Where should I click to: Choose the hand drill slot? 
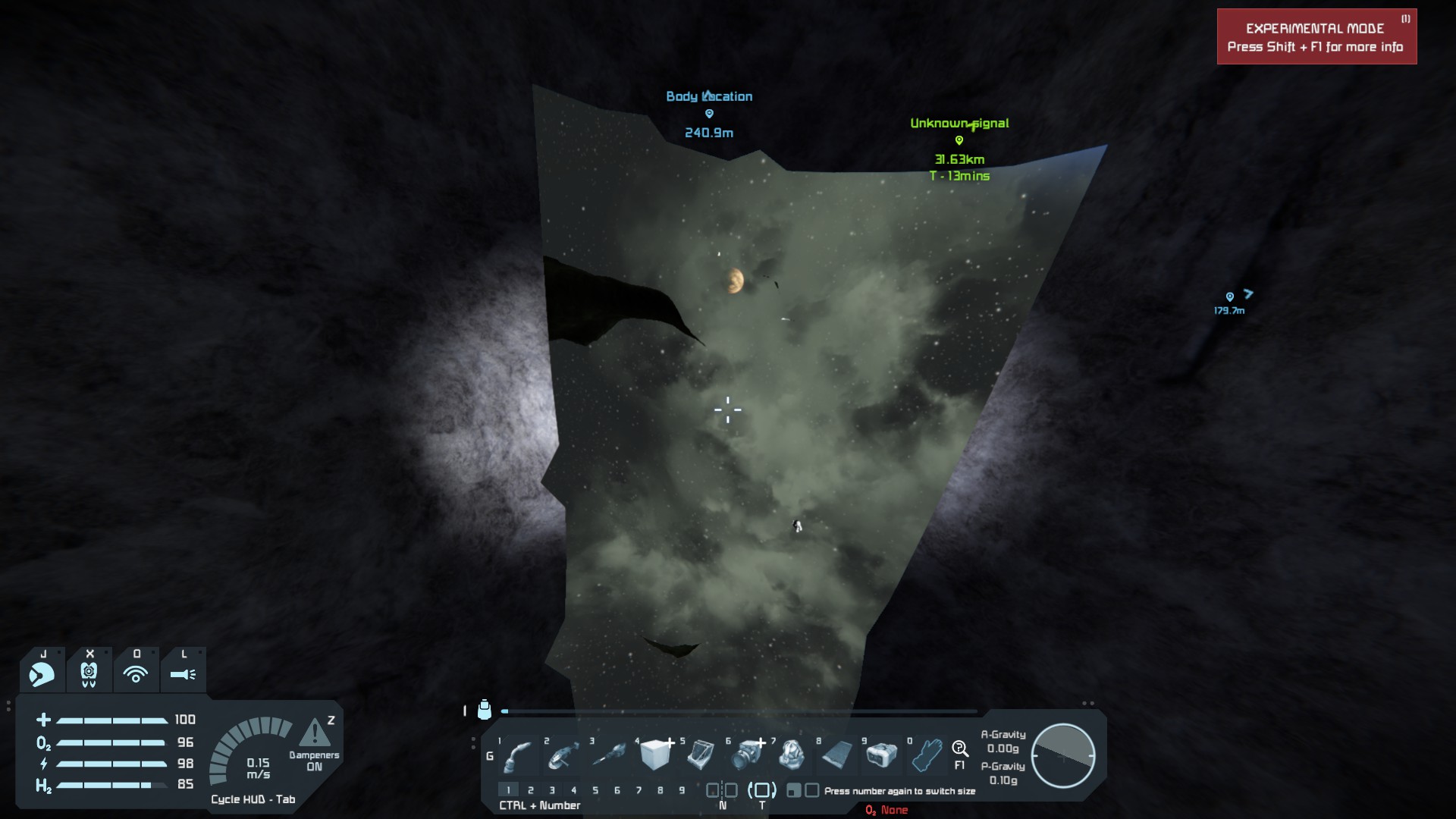tap(610, 755)
